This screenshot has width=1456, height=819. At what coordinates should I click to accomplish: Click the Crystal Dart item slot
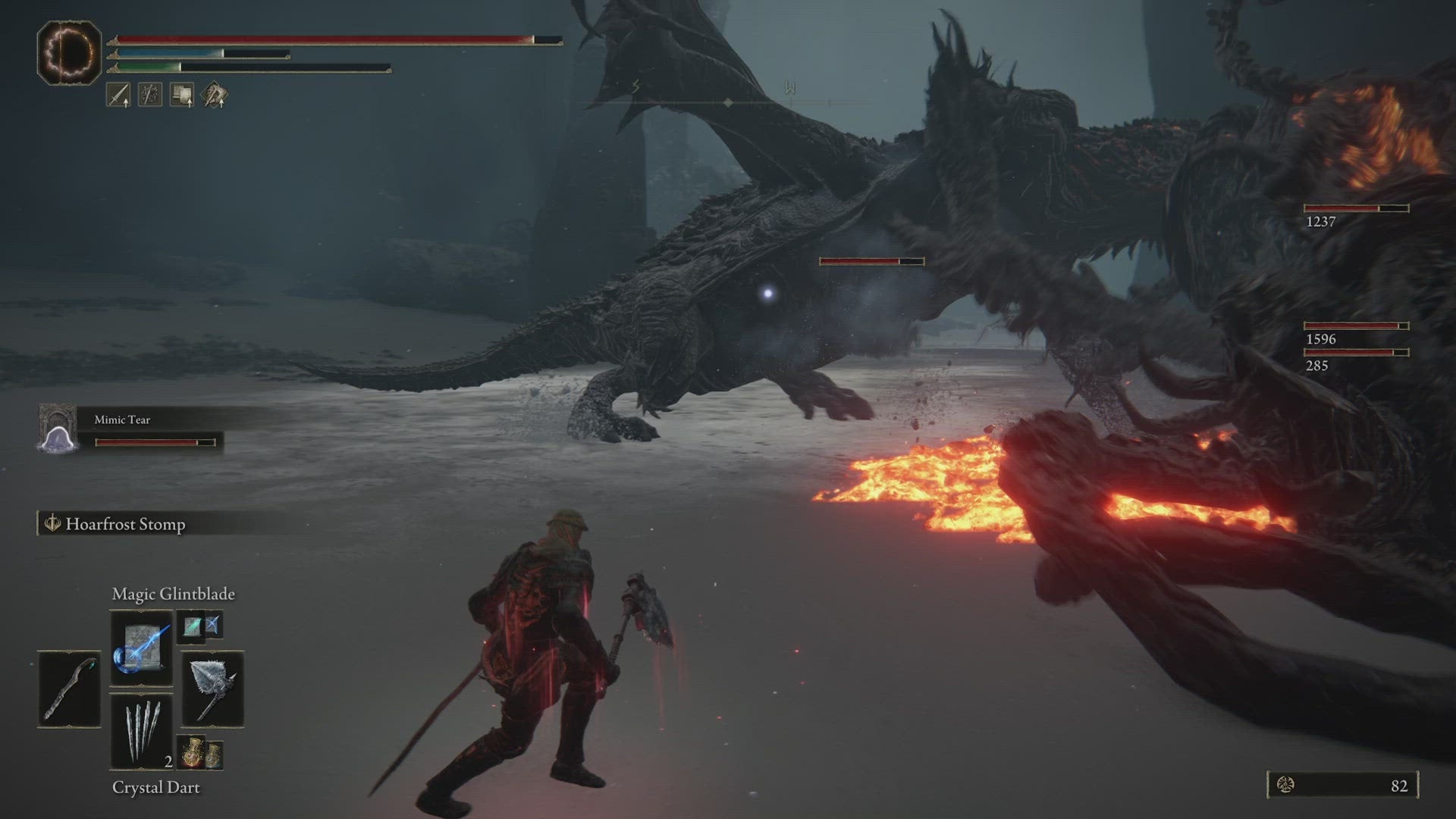(141, 730)
